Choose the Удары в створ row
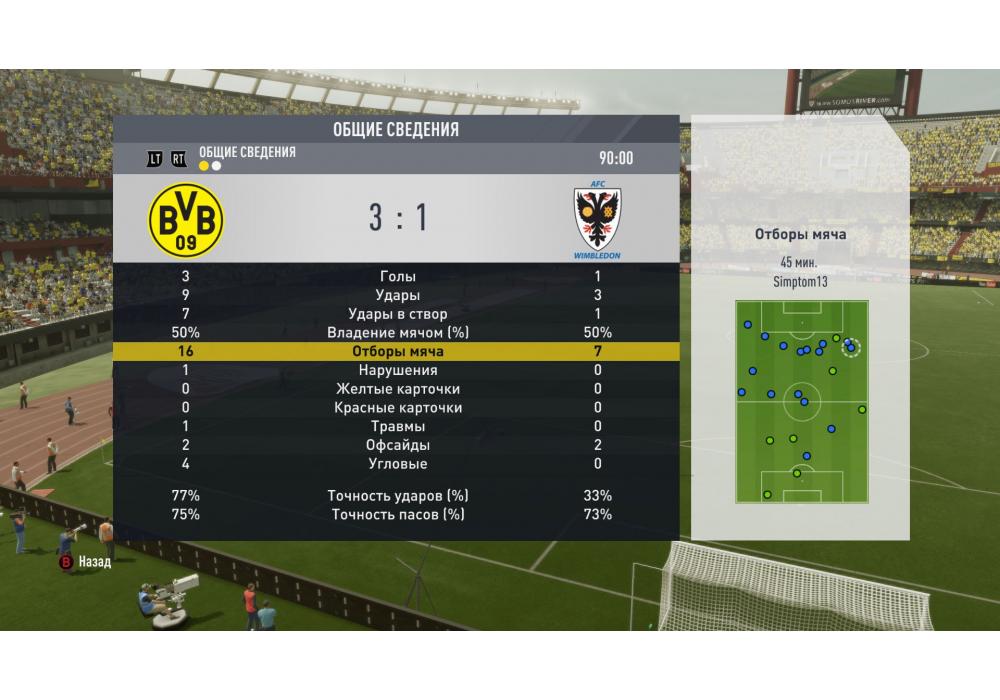The width and height of the screenshot is (1000, 700). [398, 314]
